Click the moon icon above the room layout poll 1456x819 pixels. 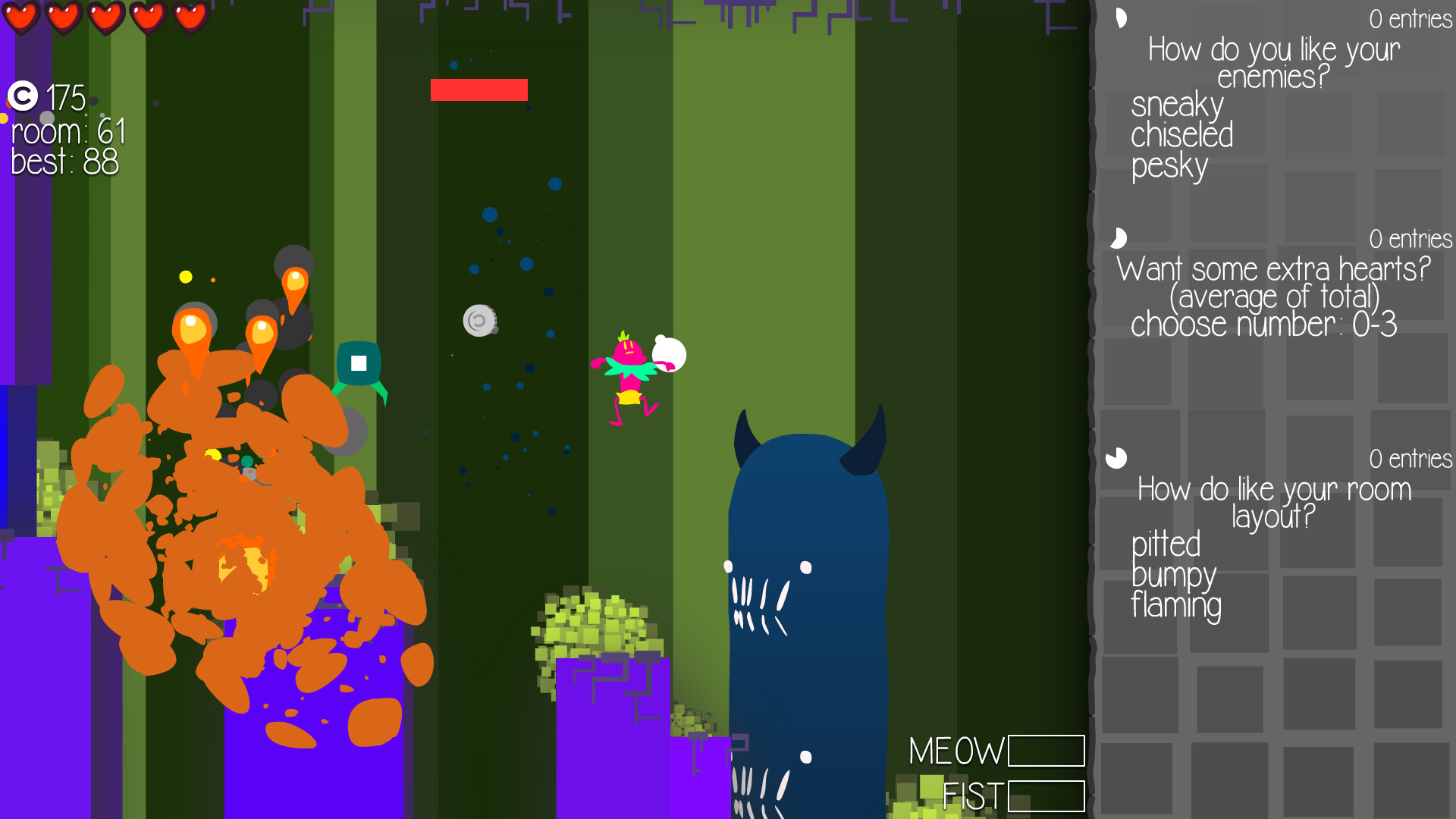[1115, 457]
